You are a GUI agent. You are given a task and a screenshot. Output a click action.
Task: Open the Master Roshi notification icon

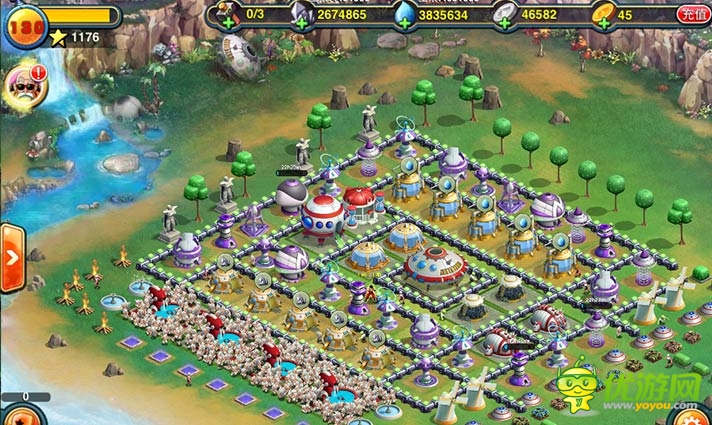[x=22, y=87]
